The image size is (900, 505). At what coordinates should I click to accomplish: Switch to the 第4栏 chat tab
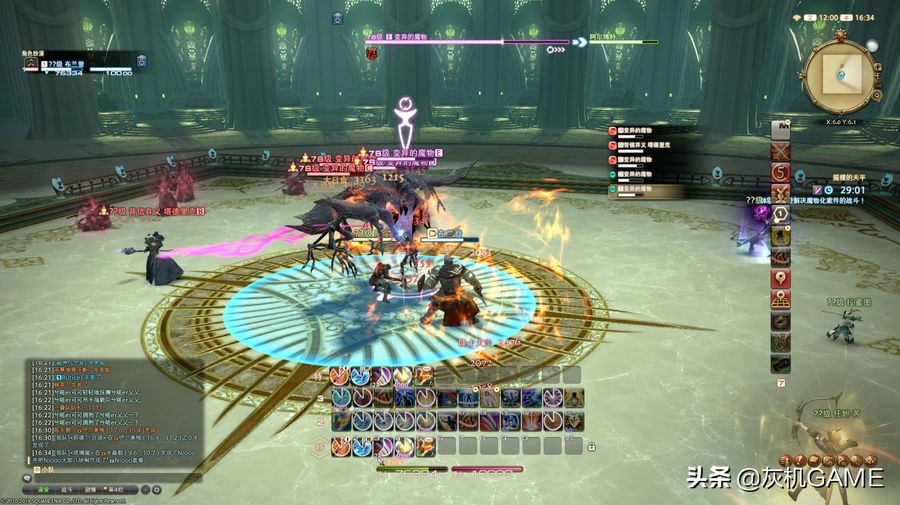[x=117, y=490]
